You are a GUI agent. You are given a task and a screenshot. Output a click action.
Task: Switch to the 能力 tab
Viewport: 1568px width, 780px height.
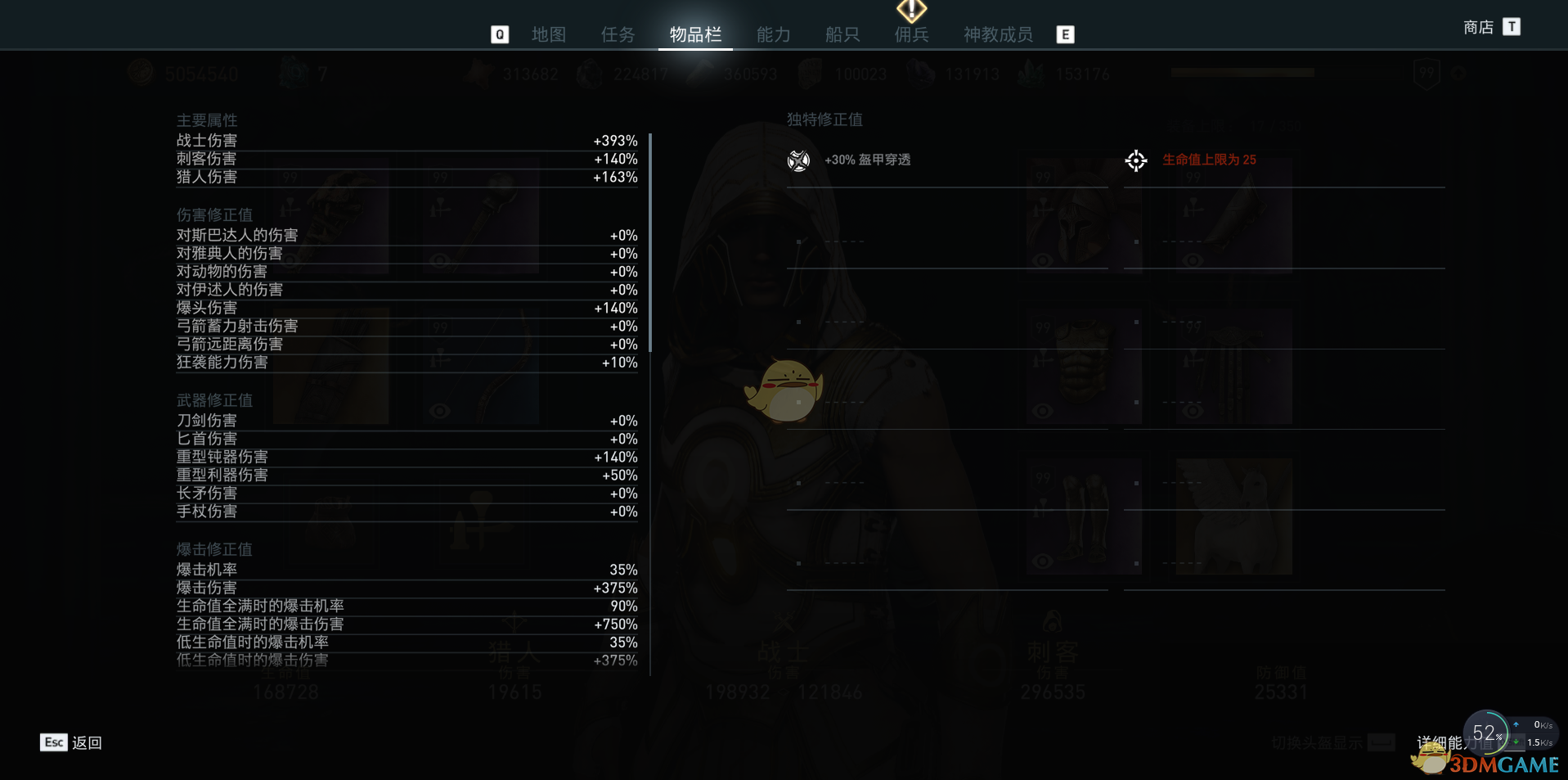pyautogui.click(x=772, y=34)
